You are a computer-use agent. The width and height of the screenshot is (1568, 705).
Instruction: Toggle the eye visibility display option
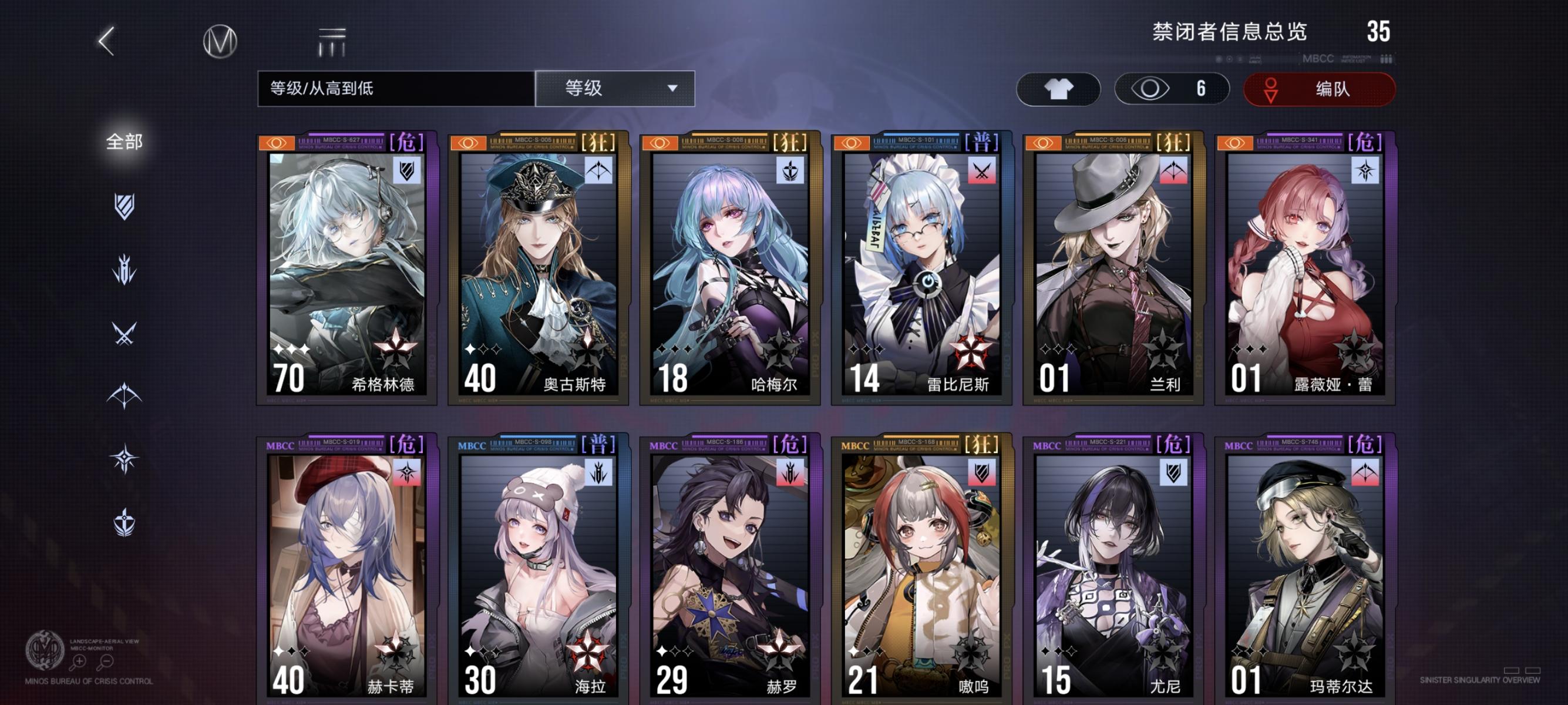(1172, 88)
